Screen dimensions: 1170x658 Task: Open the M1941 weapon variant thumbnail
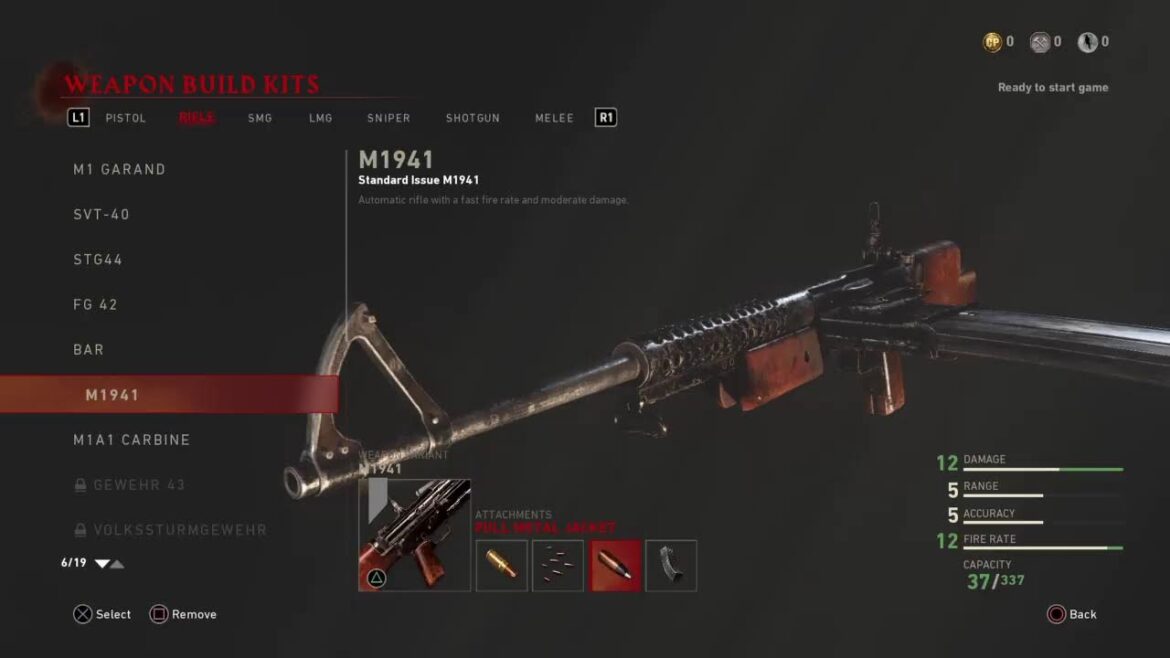pos(414,535)
